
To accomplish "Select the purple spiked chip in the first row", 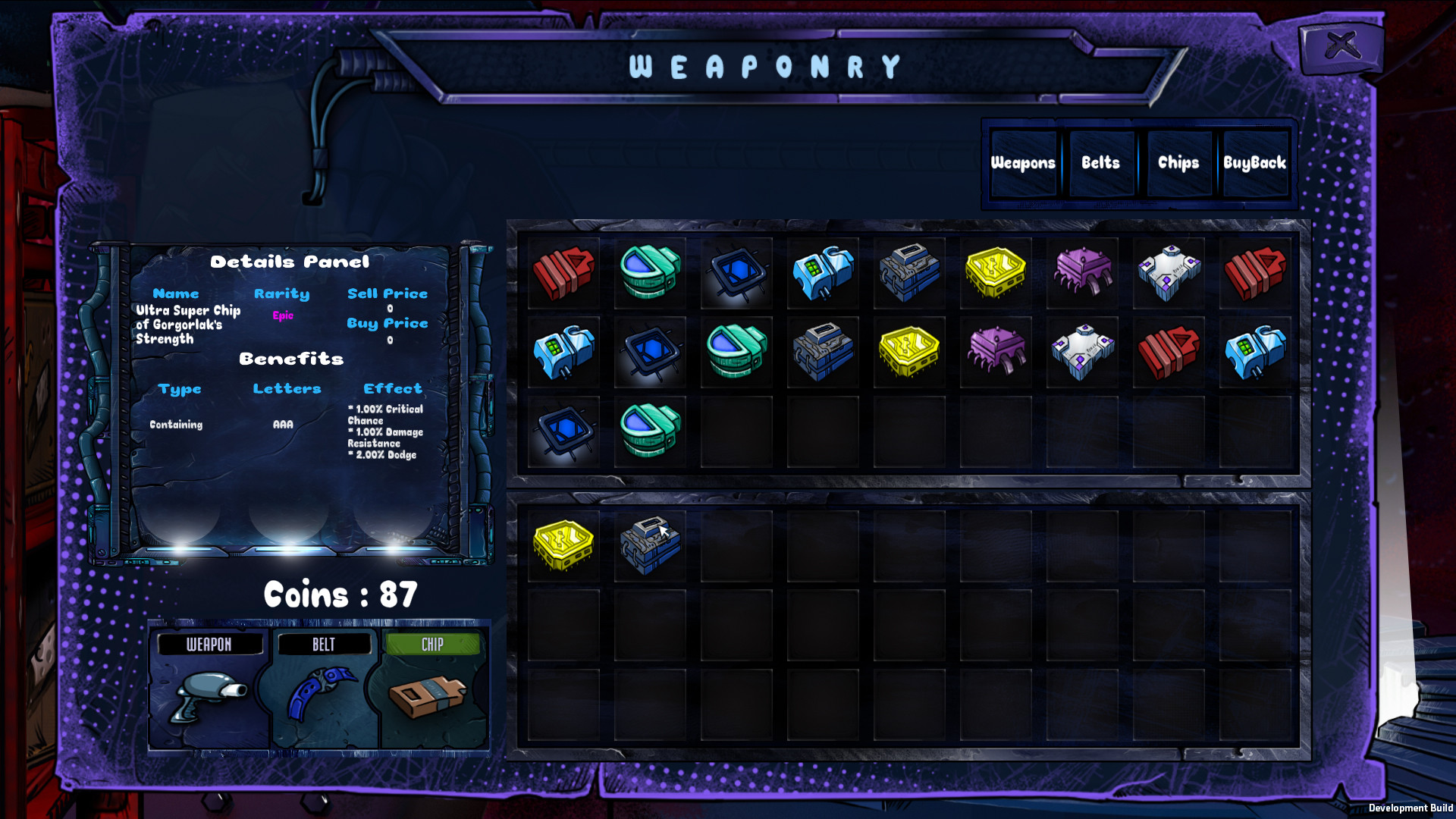I will (1082, 273).
